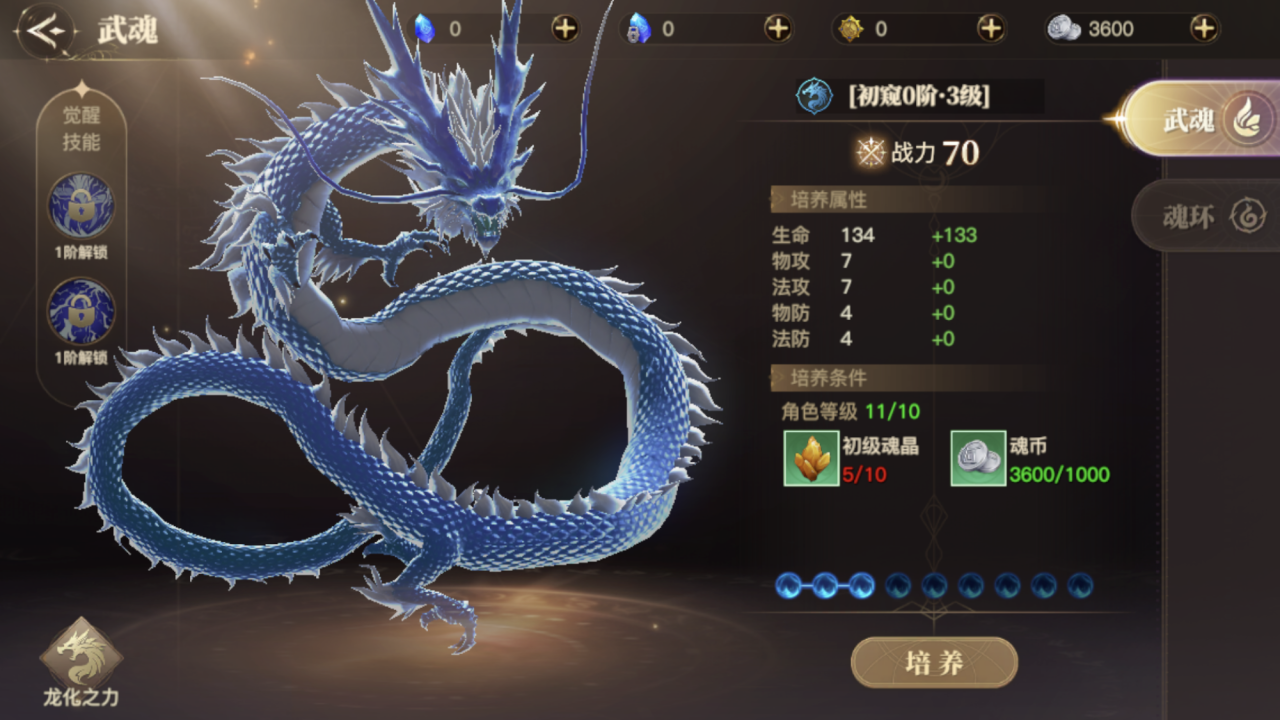Click the 战力 power rating emblem icon
Screen dimensions: 1280x720
(x=871, y=153)
